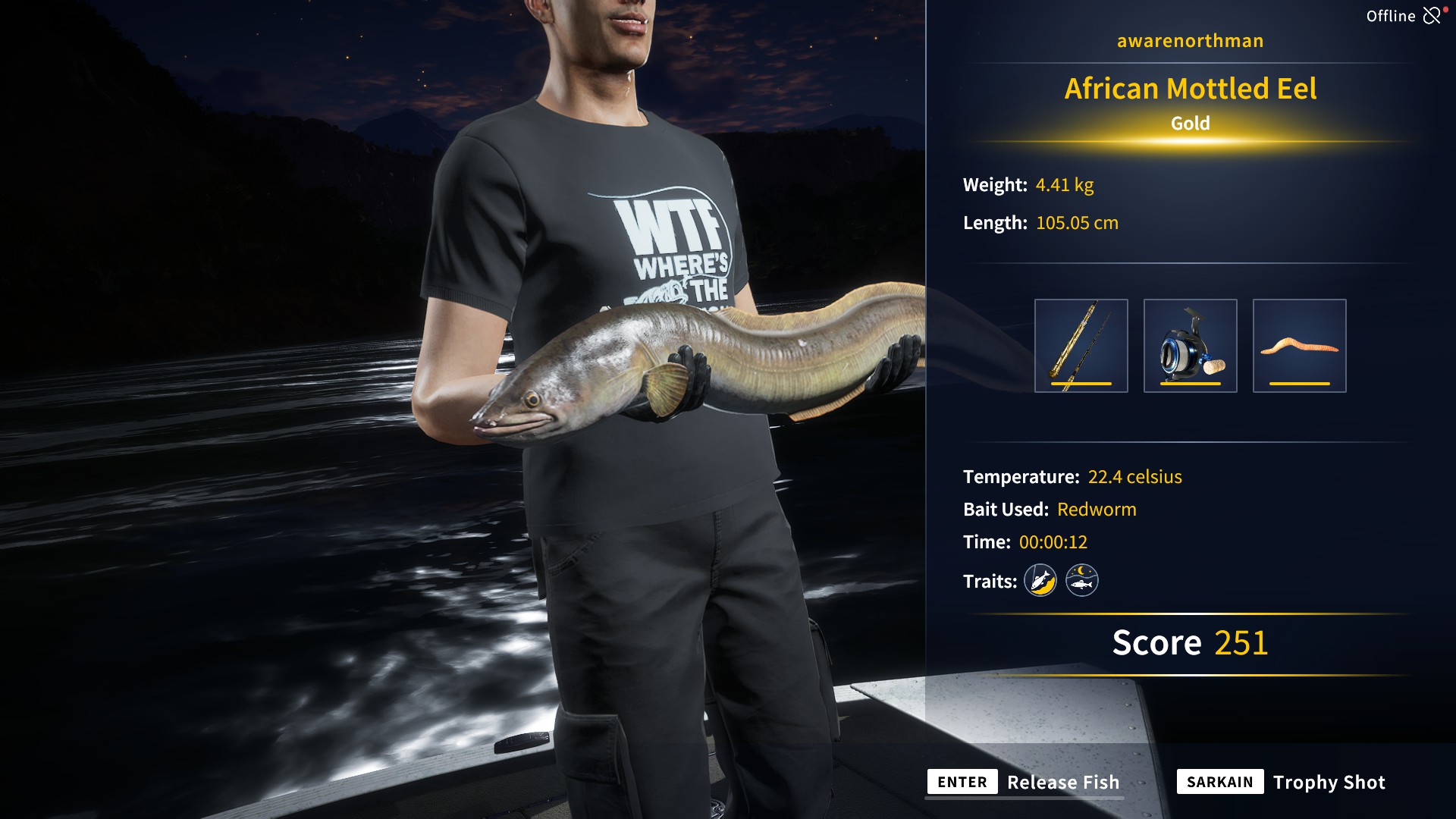Viewport: 1456px width, 819px height.
Task: Inspect the night fish trait icon
Action: 1081,581
